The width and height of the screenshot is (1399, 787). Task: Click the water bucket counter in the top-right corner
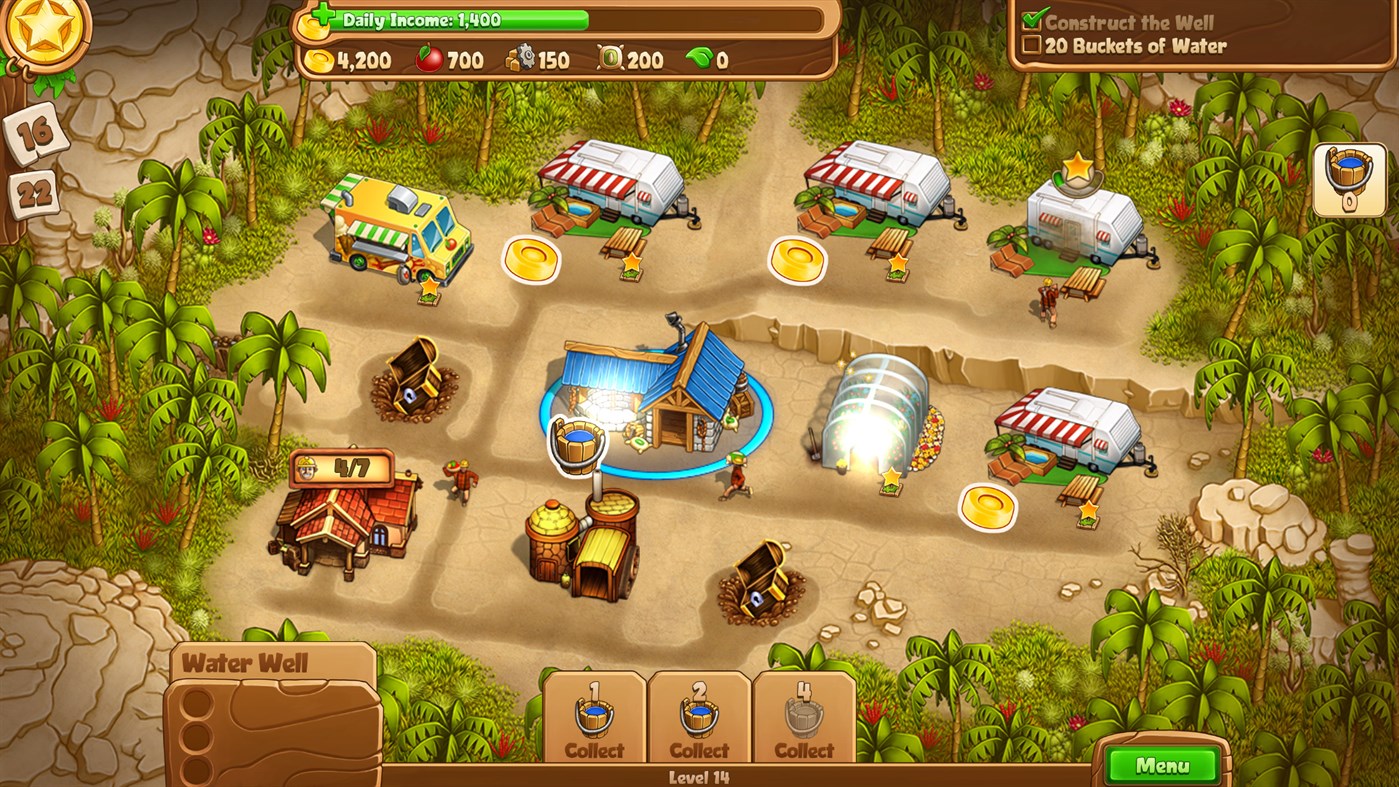(x=1351, y=178)
